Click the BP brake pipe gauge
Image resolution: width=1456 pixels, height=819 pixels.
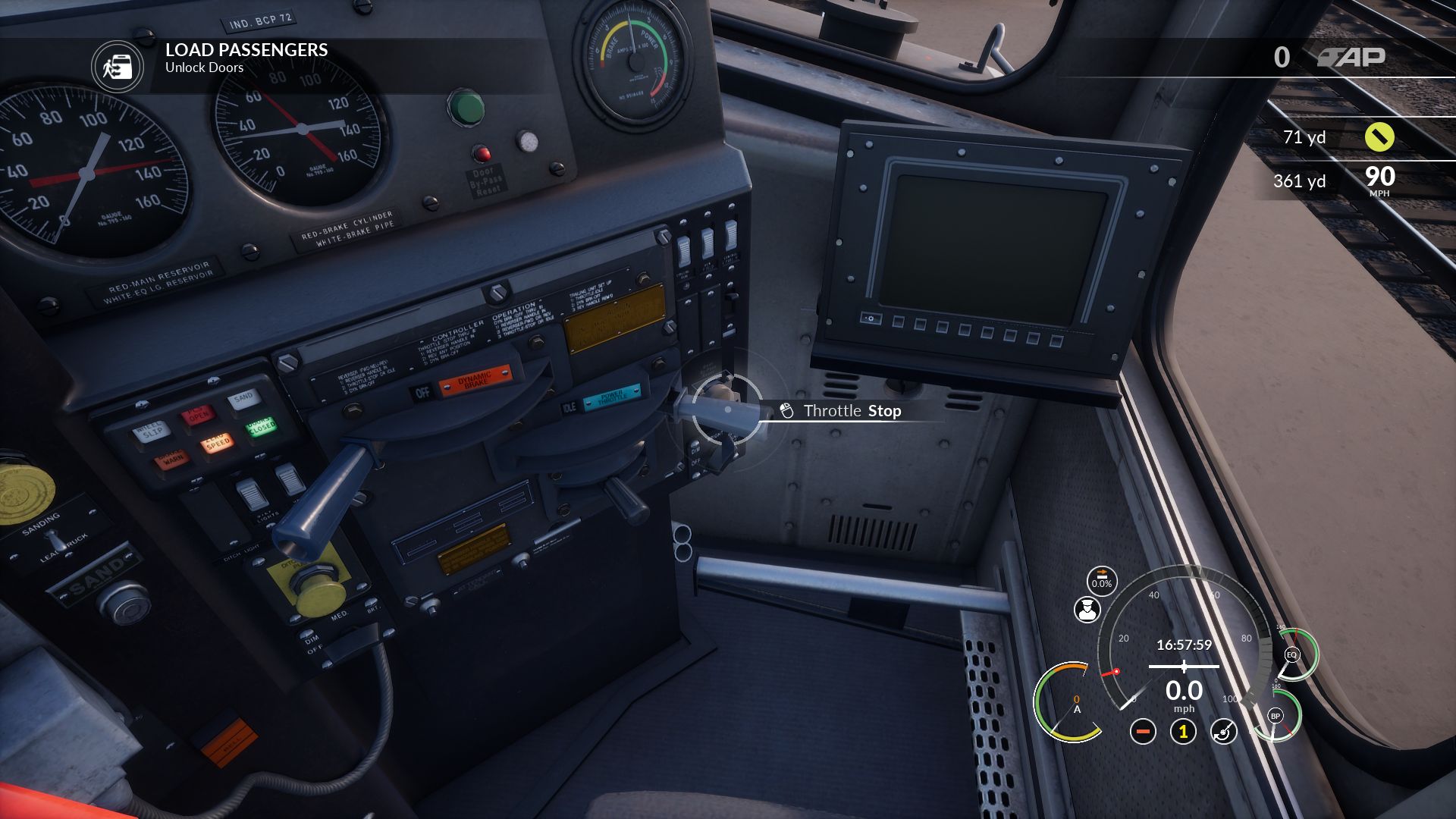1276,716
